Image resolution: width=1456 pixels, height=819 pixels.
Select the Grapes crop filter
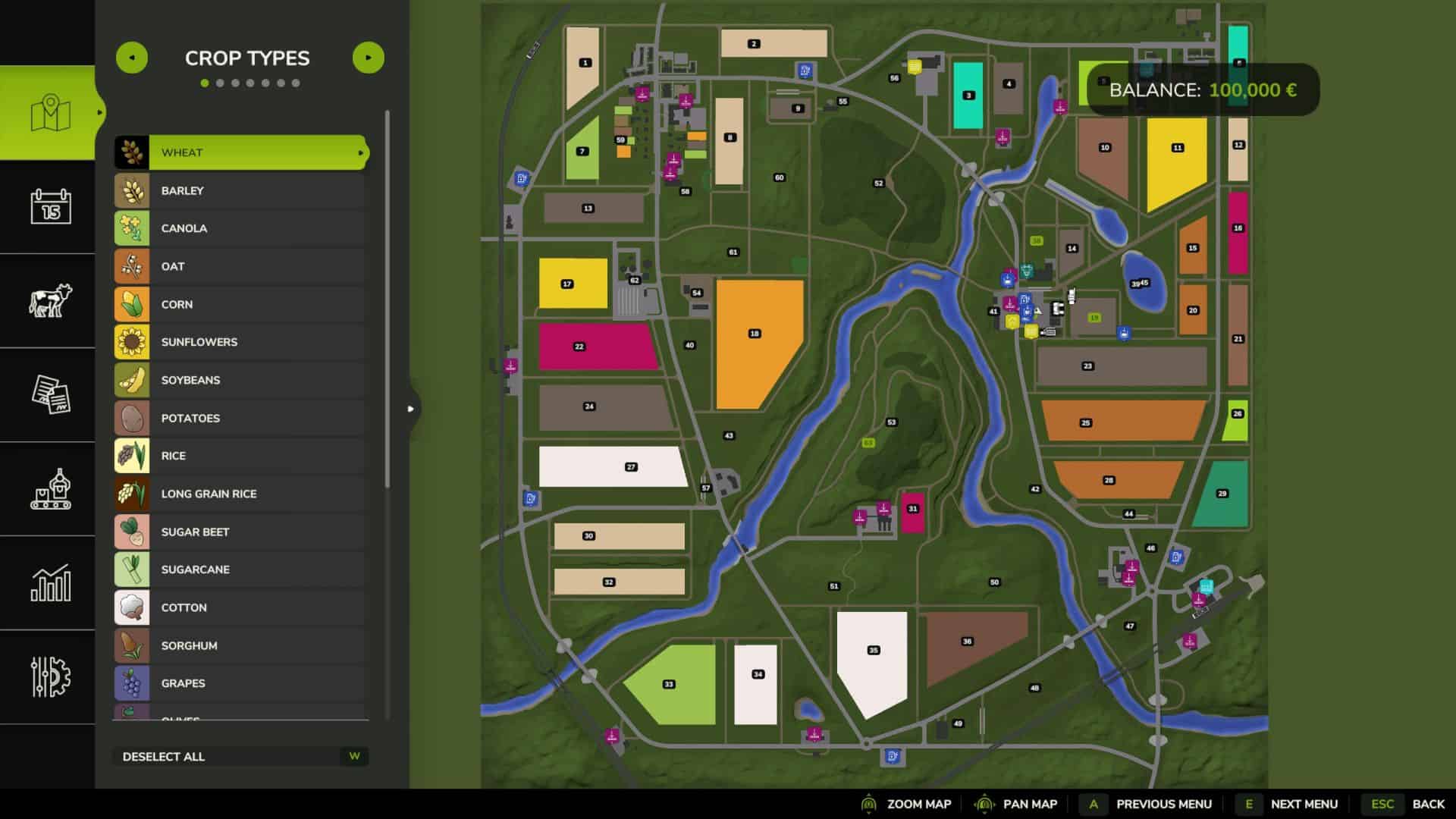(x=241, y=683)
